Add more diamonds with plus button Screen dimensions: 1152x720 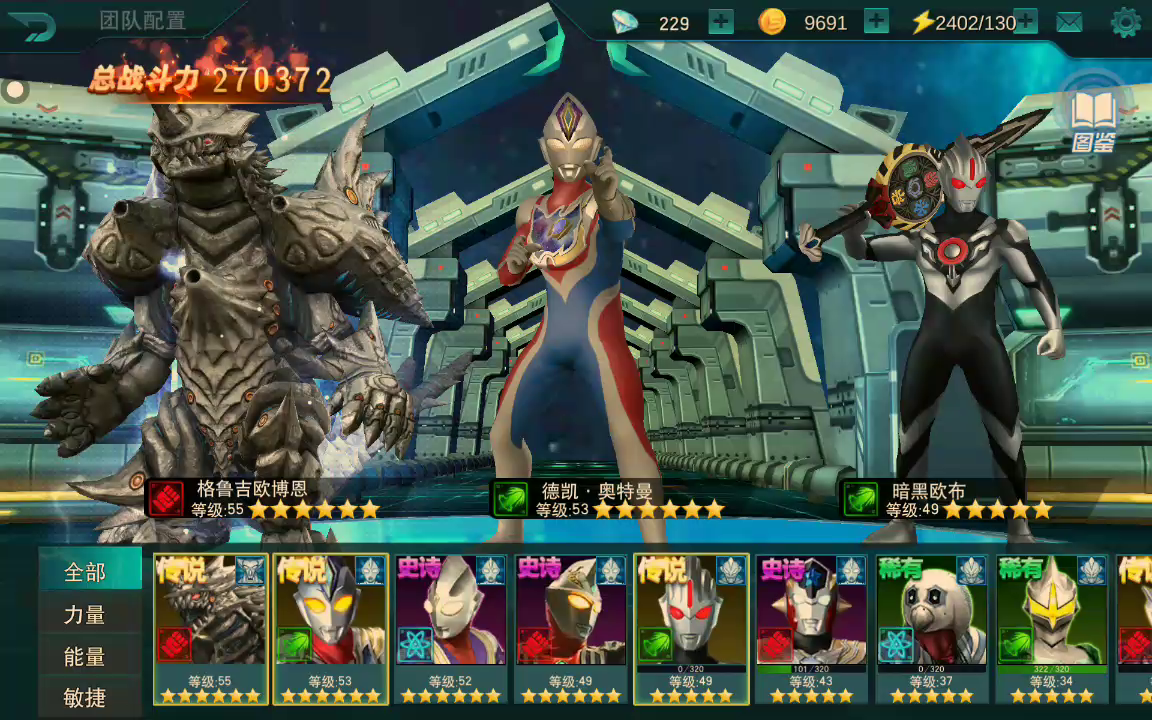[720, 22]
